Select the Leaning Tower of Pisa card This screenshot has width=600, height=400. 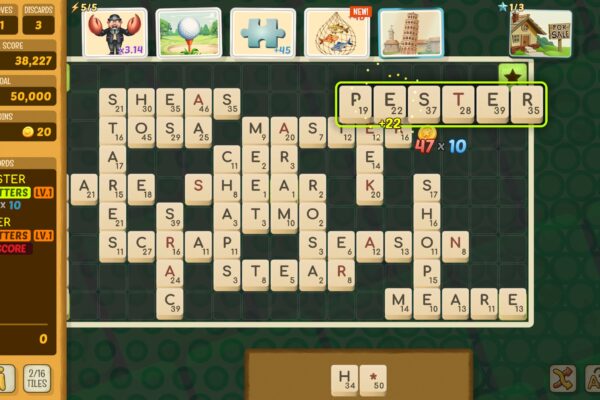click(x=409, y=33)
